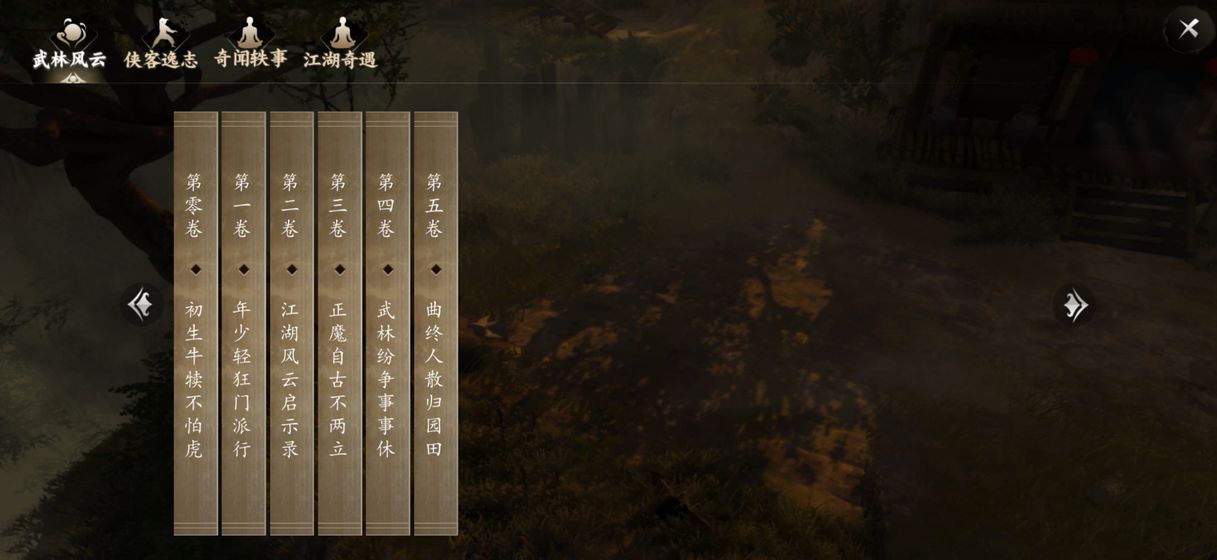Click the left arrow to page back

click(141, 304)
